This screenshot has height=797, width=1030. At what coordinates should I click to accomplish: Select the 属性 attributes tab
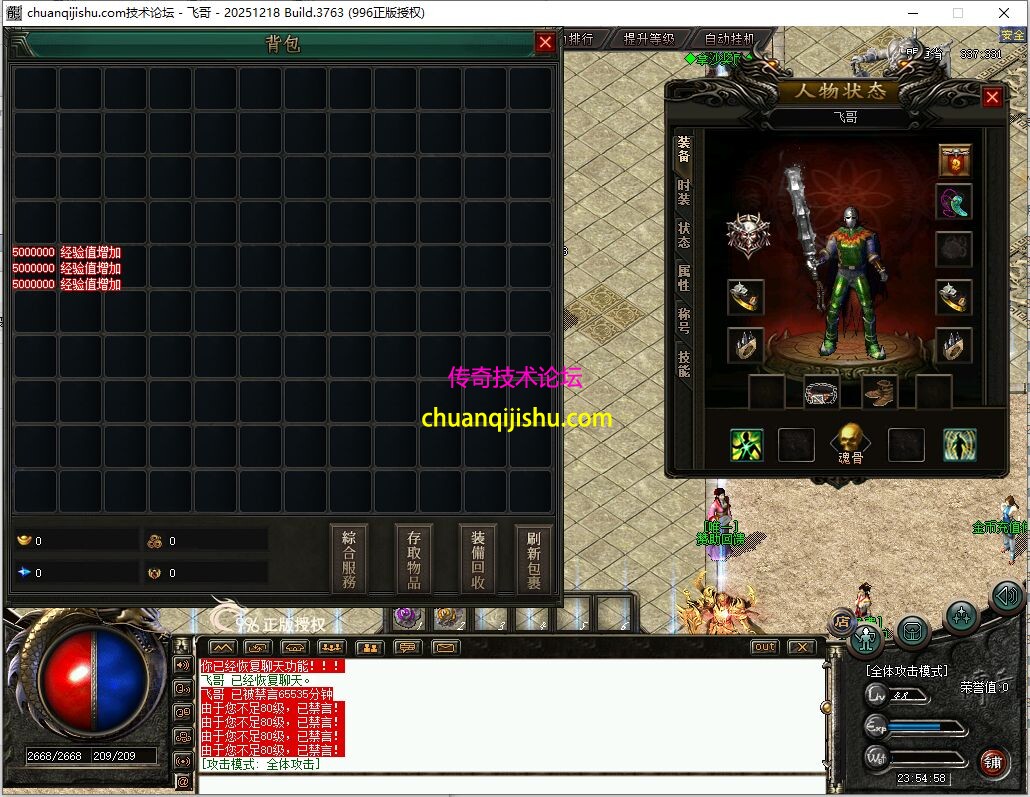coord(684,277)
